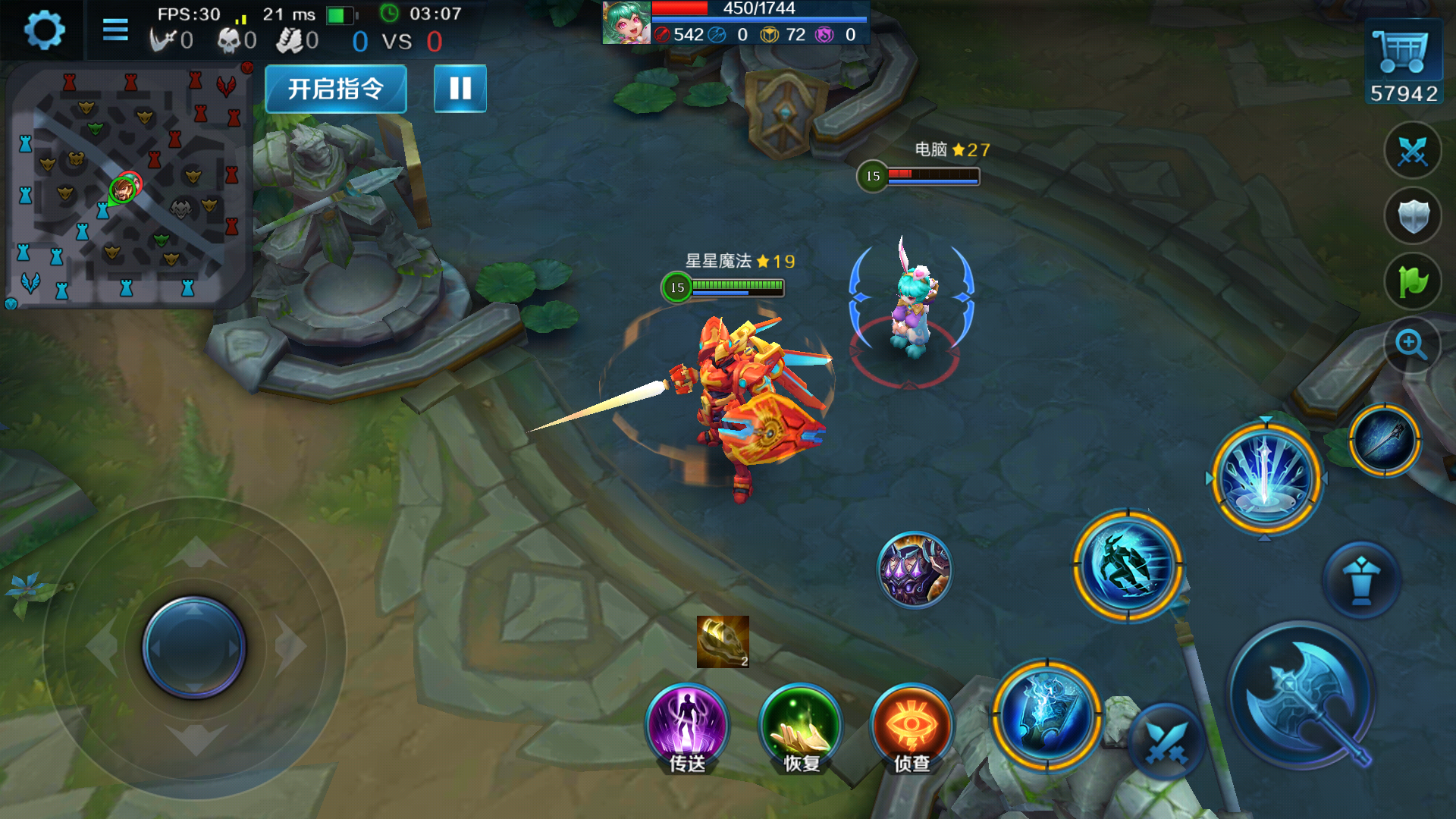Select the enemy hero portrait at top
Image resolution: width=1456 pixels, height=819 pixels.
tap(626, 23)
